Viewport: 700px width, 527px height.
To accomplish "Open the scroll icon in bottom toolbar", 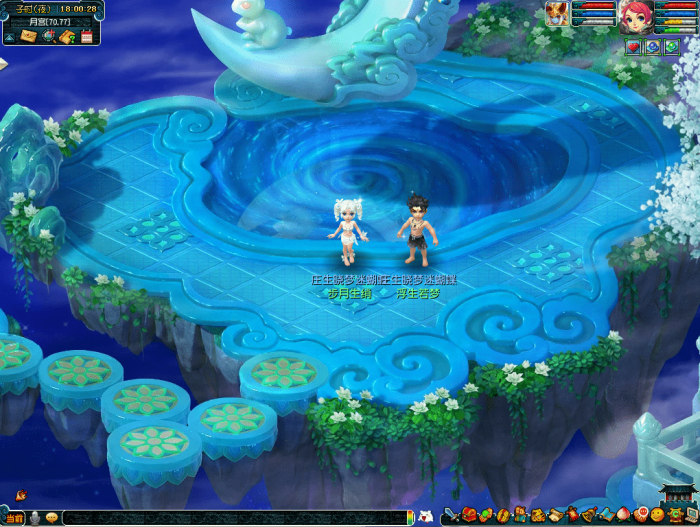I will [556, 515].
